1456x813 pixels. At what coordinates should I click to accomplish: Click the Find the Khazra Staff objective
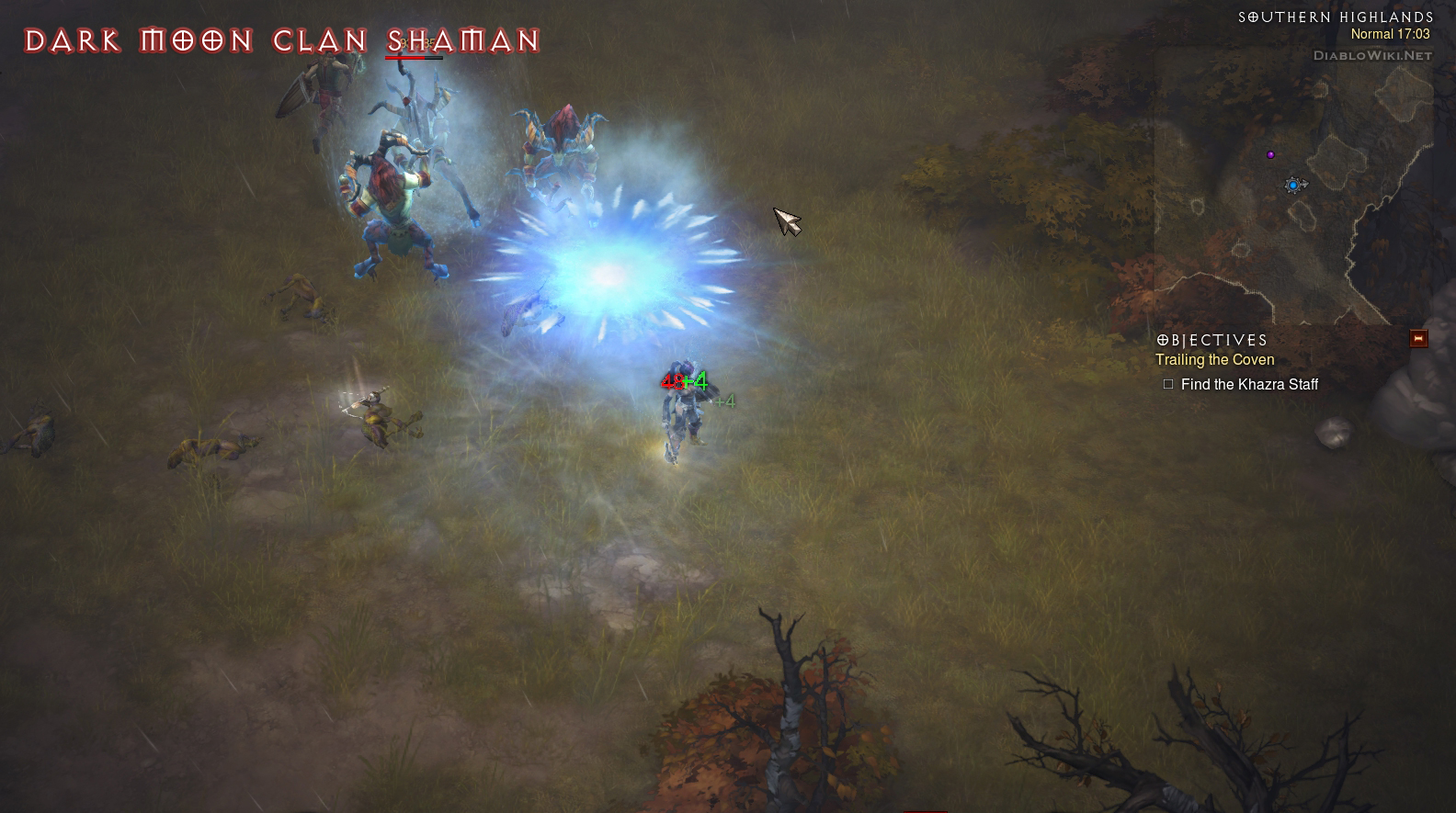tap(1248, 385)
